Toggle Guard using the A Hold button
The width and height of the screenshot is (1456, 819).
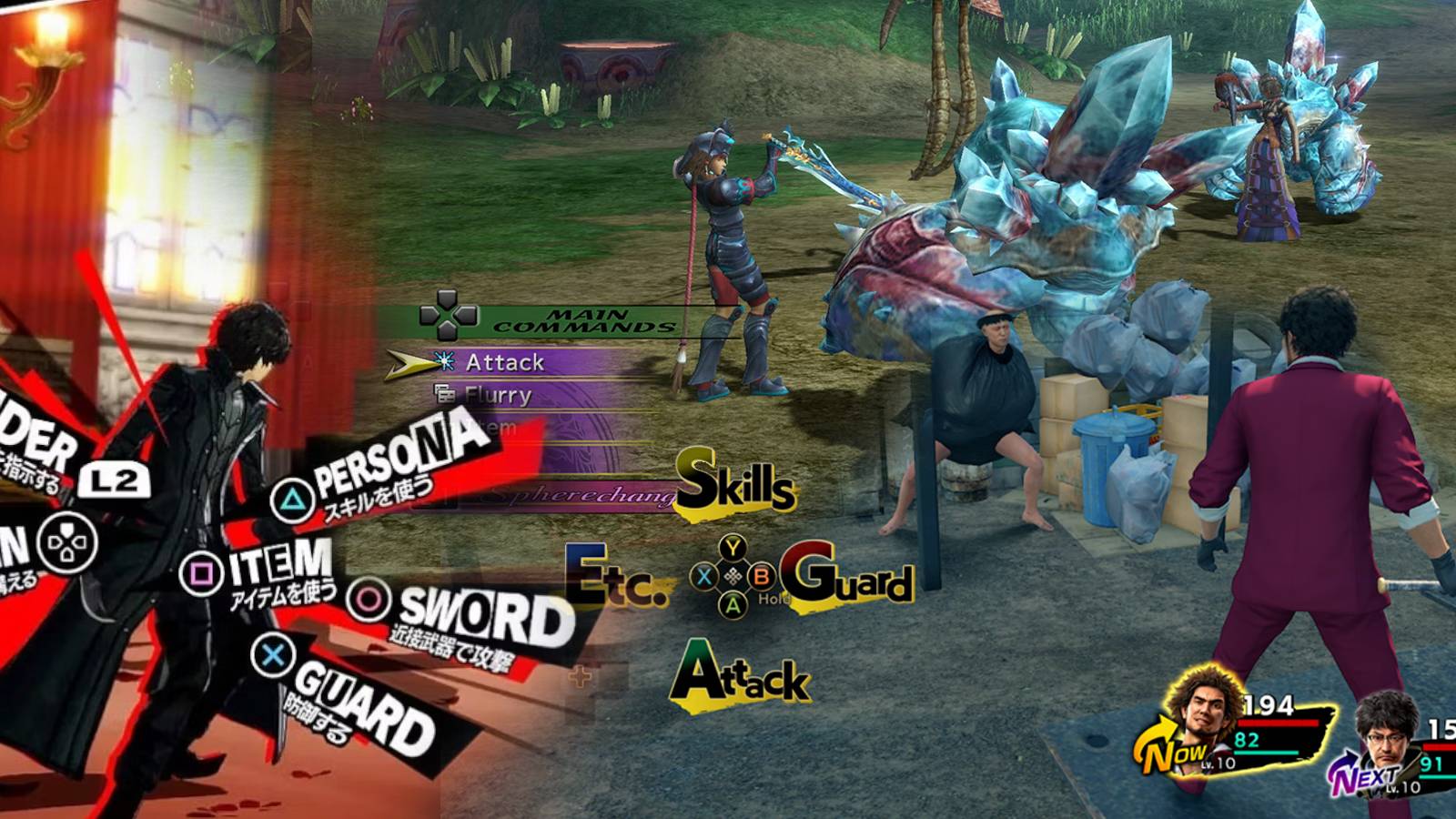pyautogui.click(x=733, y=603)
